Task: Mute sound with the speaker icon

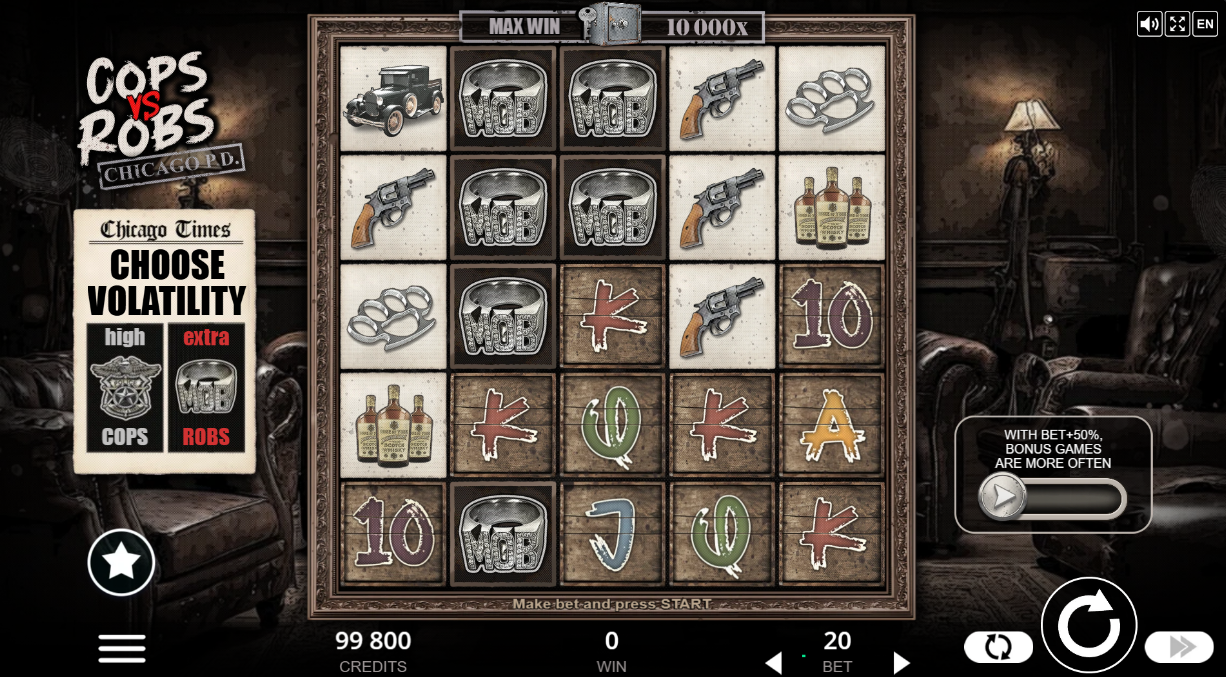Action: [1149, 24]
